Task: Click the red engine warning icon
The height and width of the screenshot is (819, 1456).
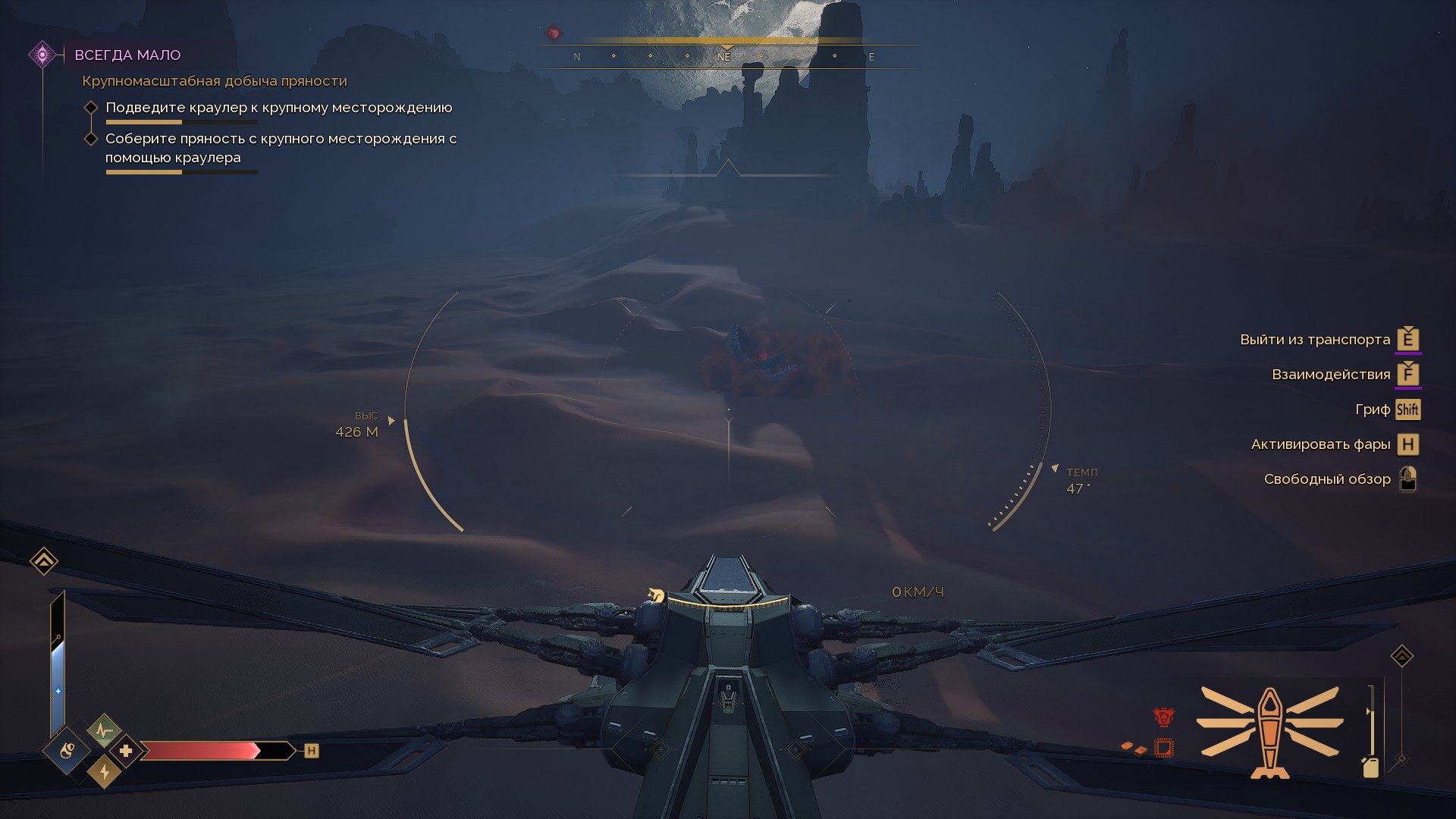Action: [x=1163, y=717]
